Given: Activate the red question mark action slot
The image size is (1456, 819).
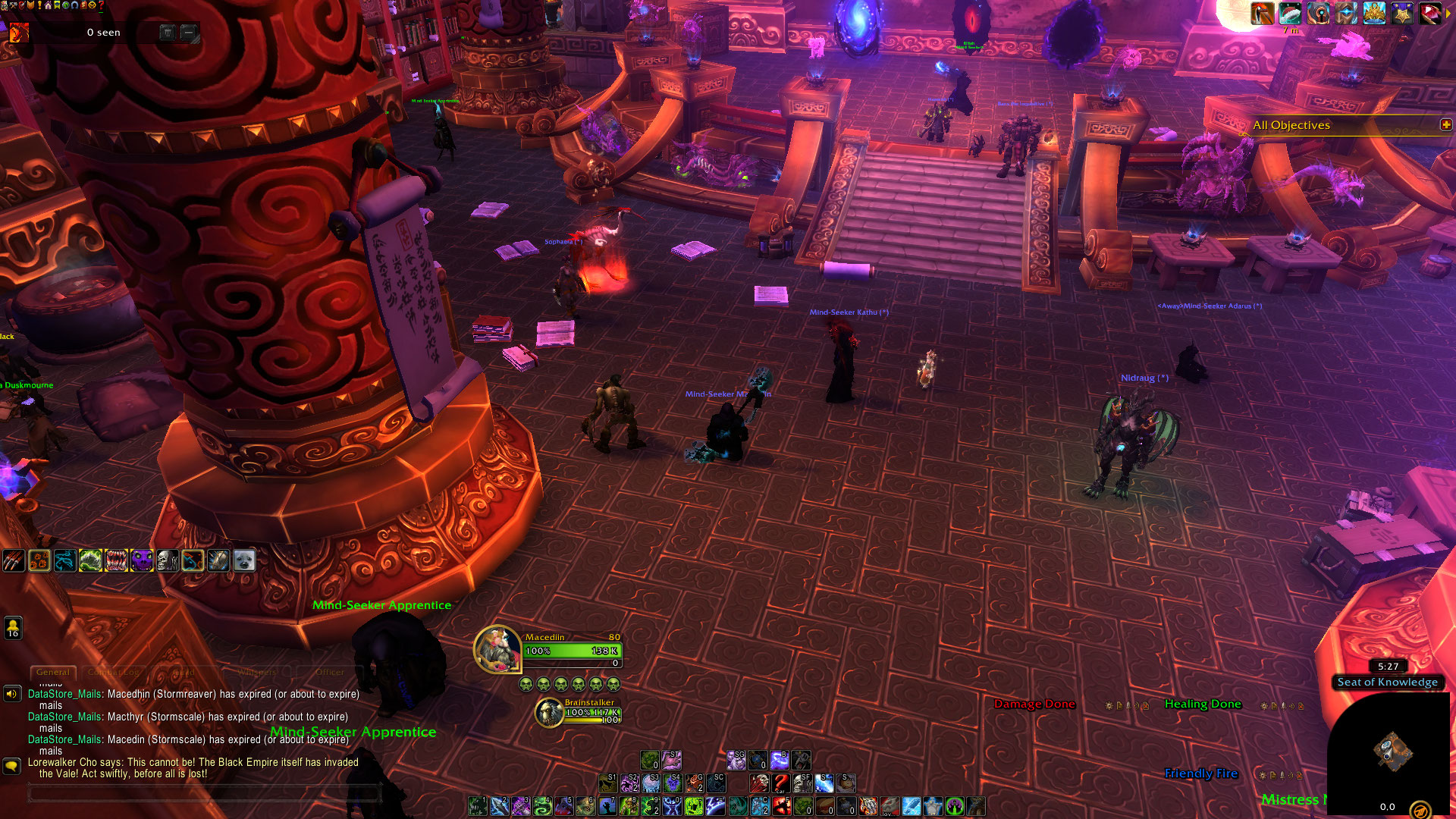Looking at the screenshot, I should (780, 783).
